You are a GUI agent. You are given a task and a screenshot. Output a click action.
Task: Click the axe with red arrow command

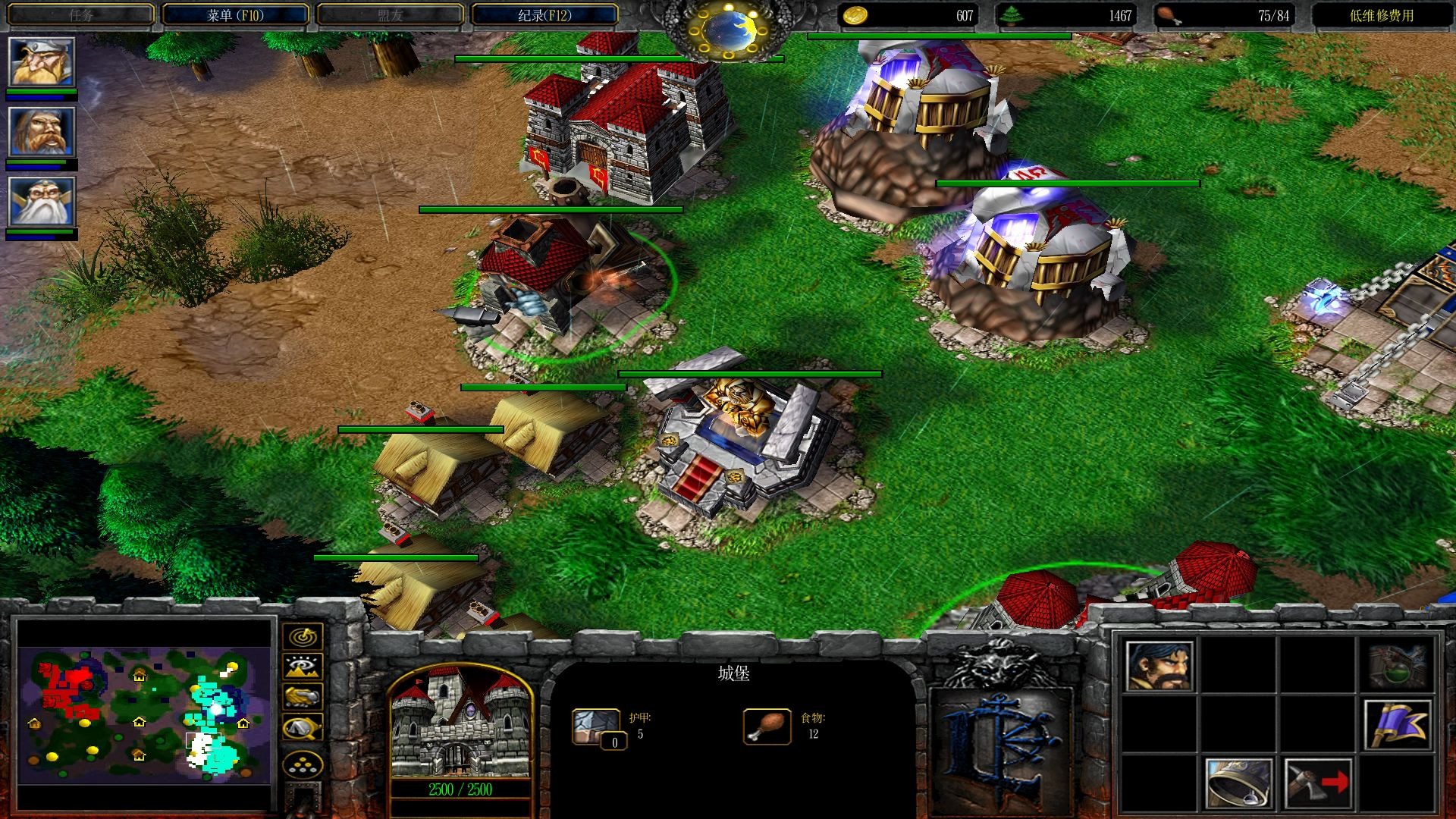pos(1318,783)
